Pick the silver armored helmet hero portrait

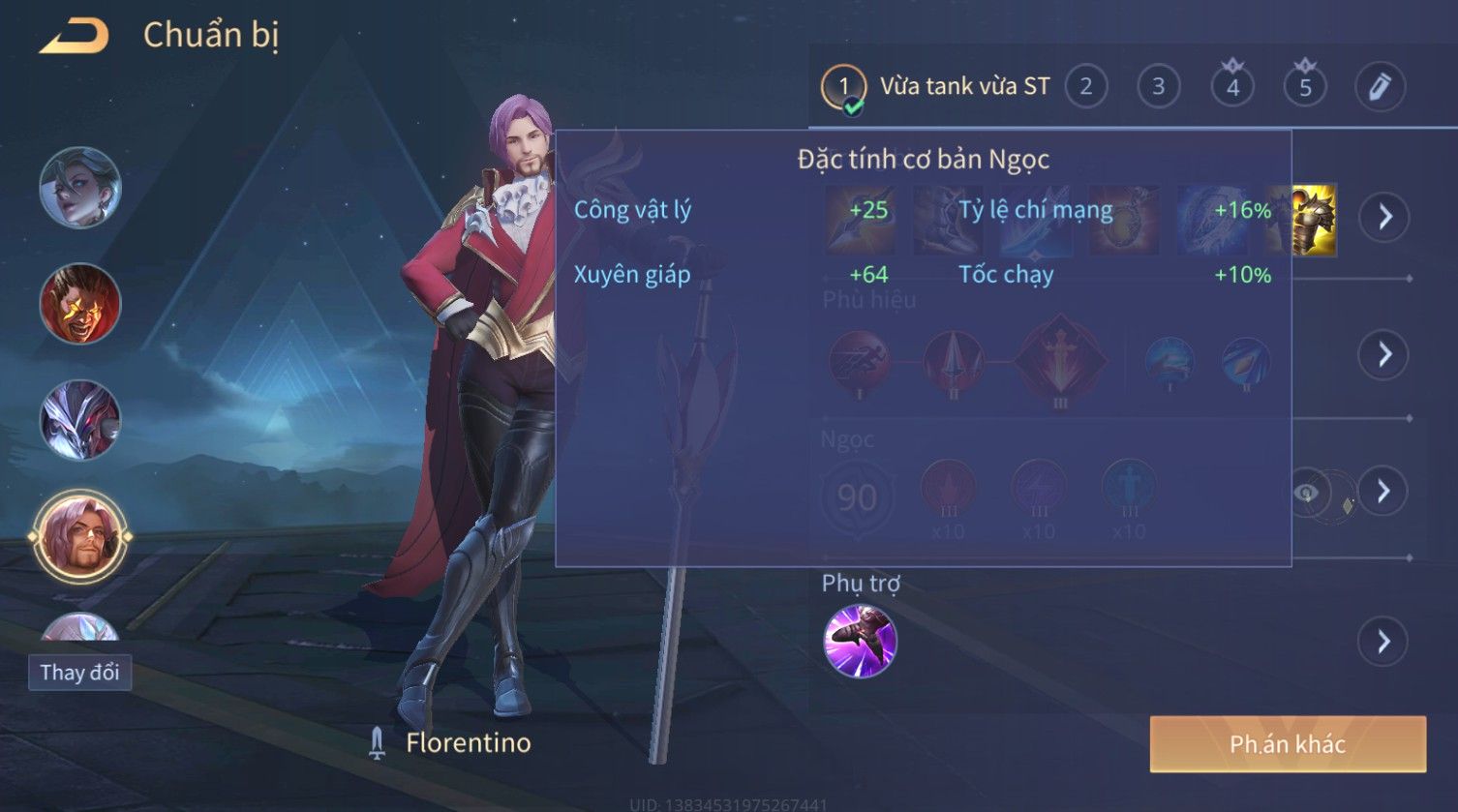click(80, 420)
